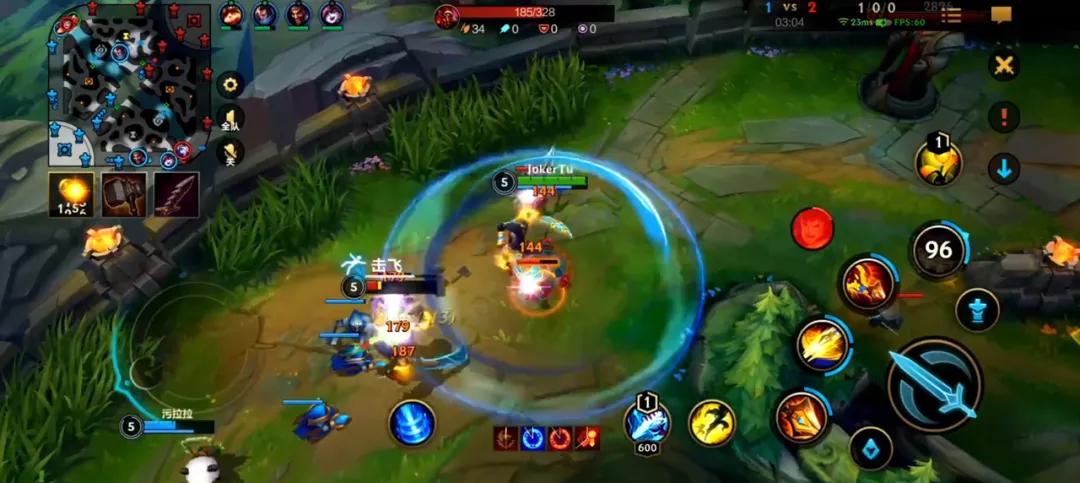The image size is (1080, 483).
Task: Toggle the muted microphone button
Action: [231, 153]
